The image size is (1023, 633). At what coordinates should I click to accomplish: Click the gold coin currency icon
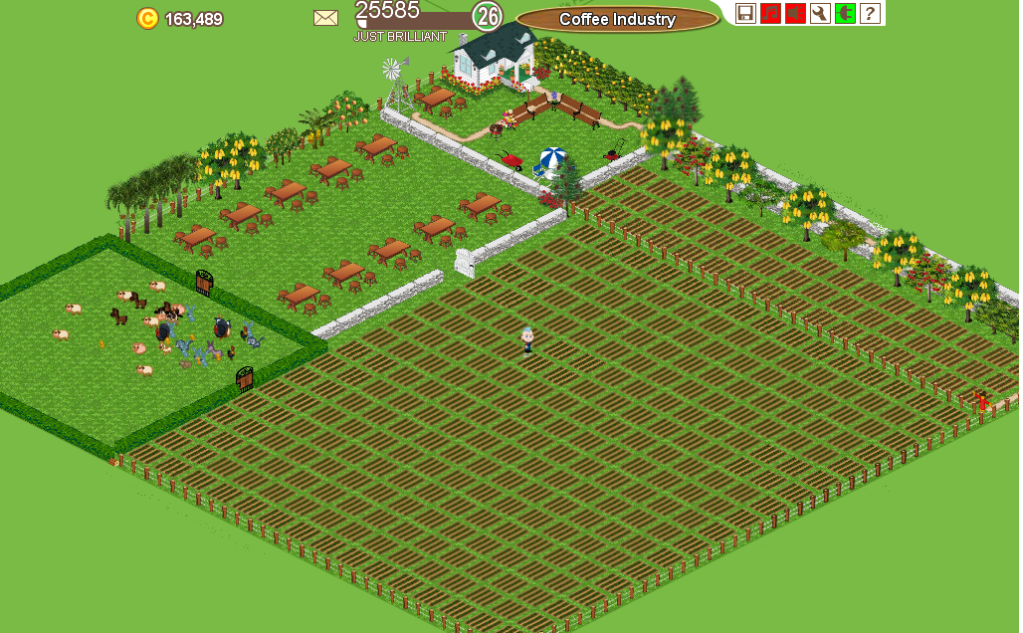148,18
